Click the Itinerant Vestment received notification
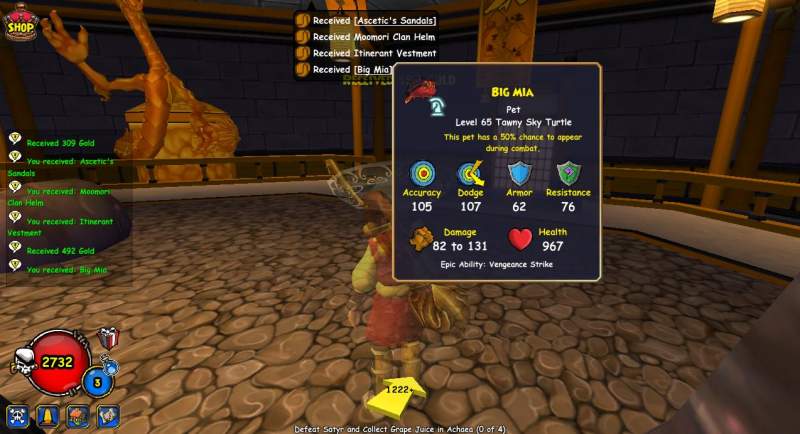This screenshot has width=800, height=434. click(374, 53)
